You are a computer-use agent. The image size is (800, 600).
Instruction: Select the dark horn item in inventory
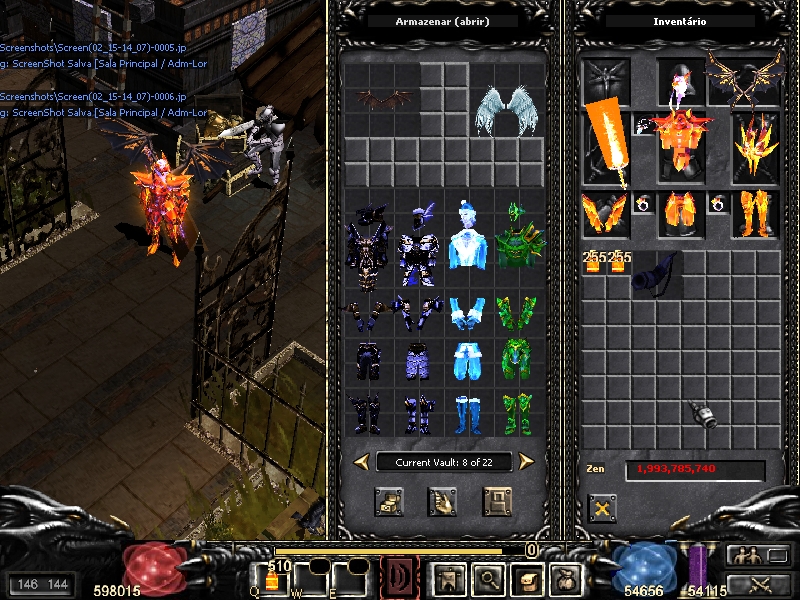point(656,272)
